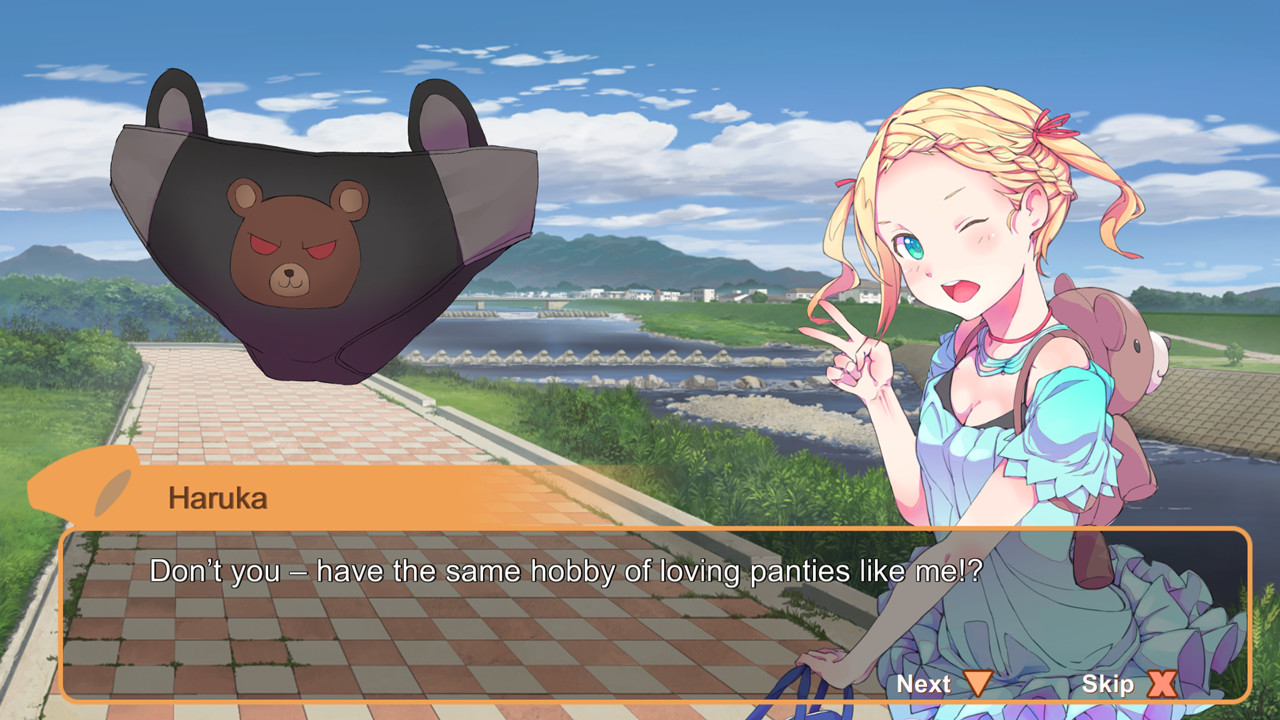Image resolution: width=1280 pixels, height=720 pixels.
Task: Click the orange Next triangle icon
Action: point(977,684)
